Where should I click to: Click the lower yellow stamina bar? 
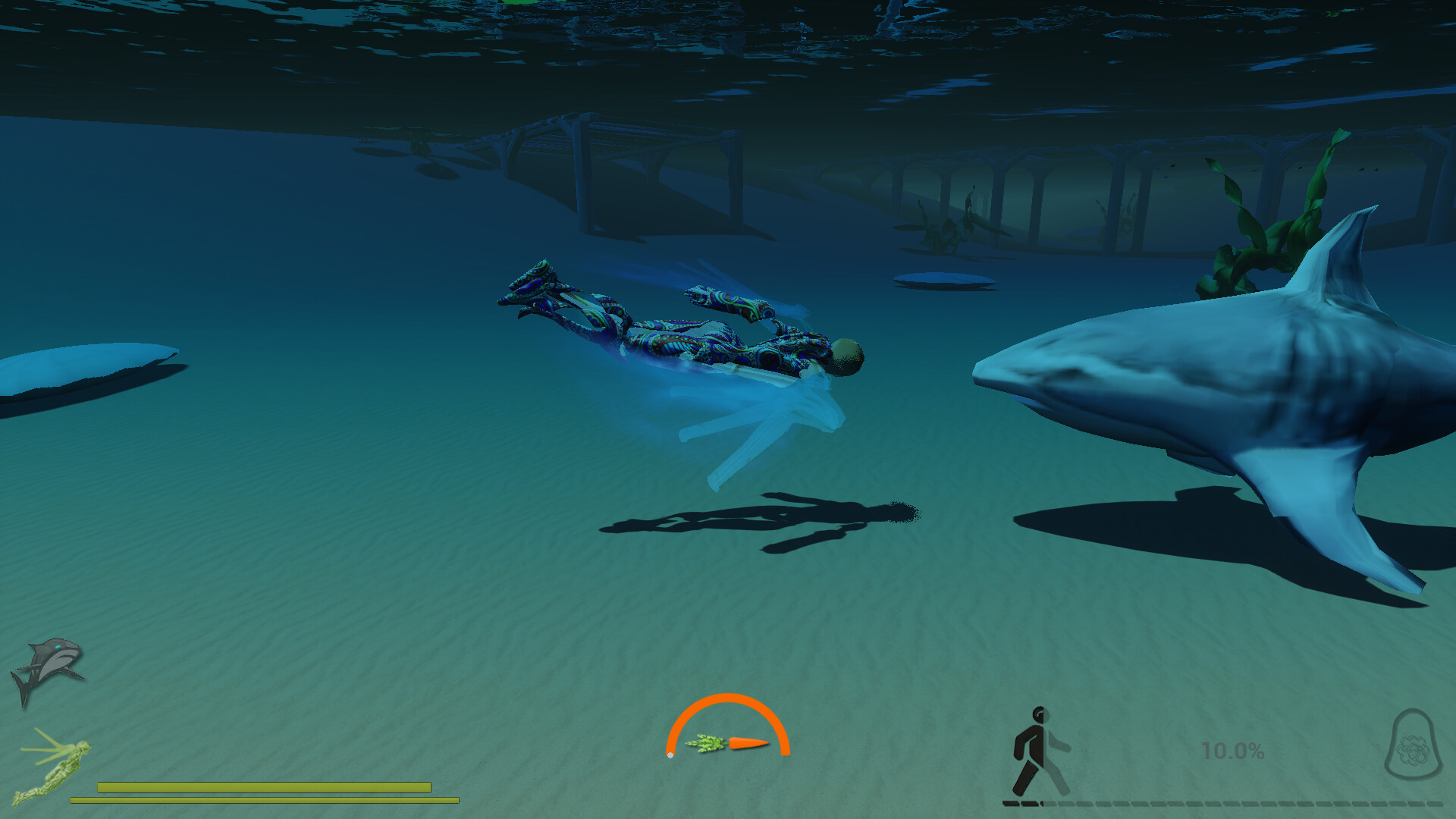[265, 800]
